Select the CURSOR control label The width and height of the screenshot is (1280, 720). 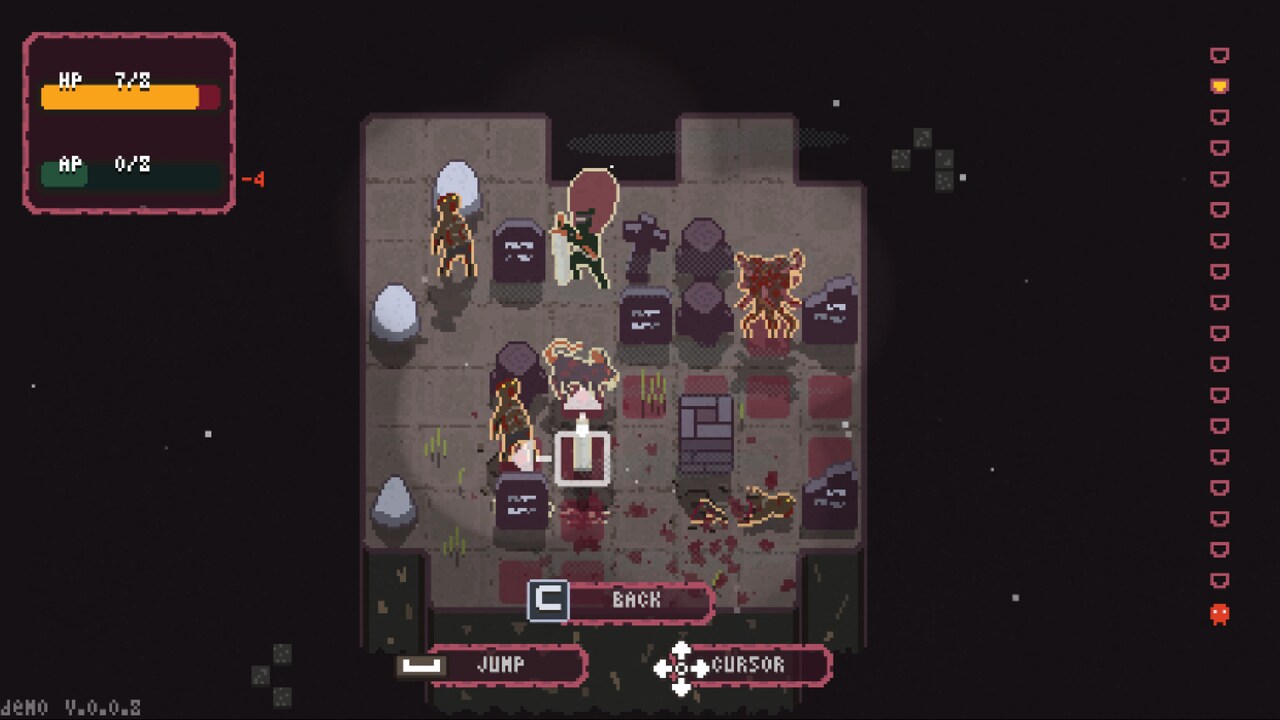[748, 666]
